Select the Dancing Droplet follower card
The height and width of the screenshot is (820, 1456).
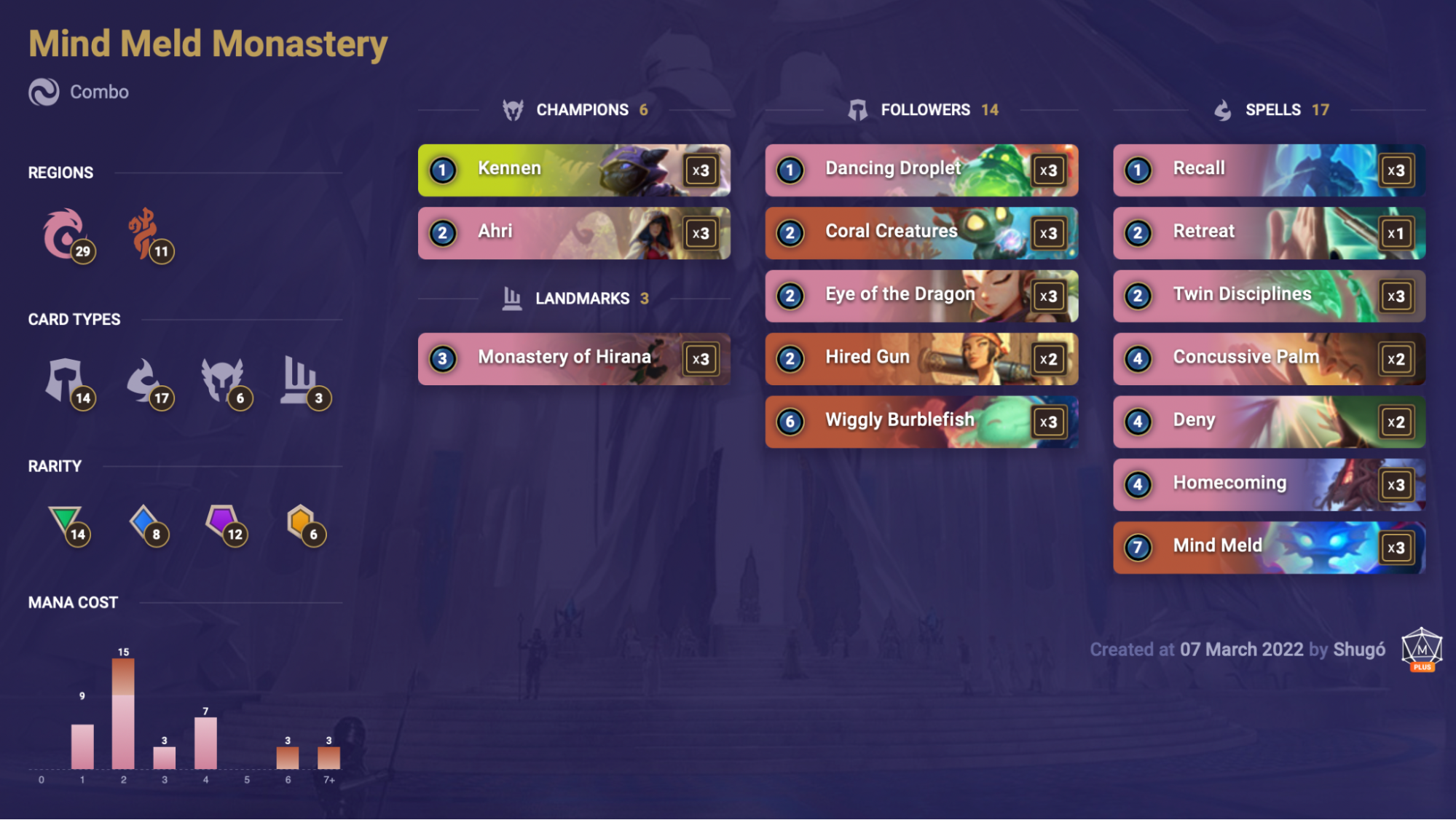pos(921,170)
